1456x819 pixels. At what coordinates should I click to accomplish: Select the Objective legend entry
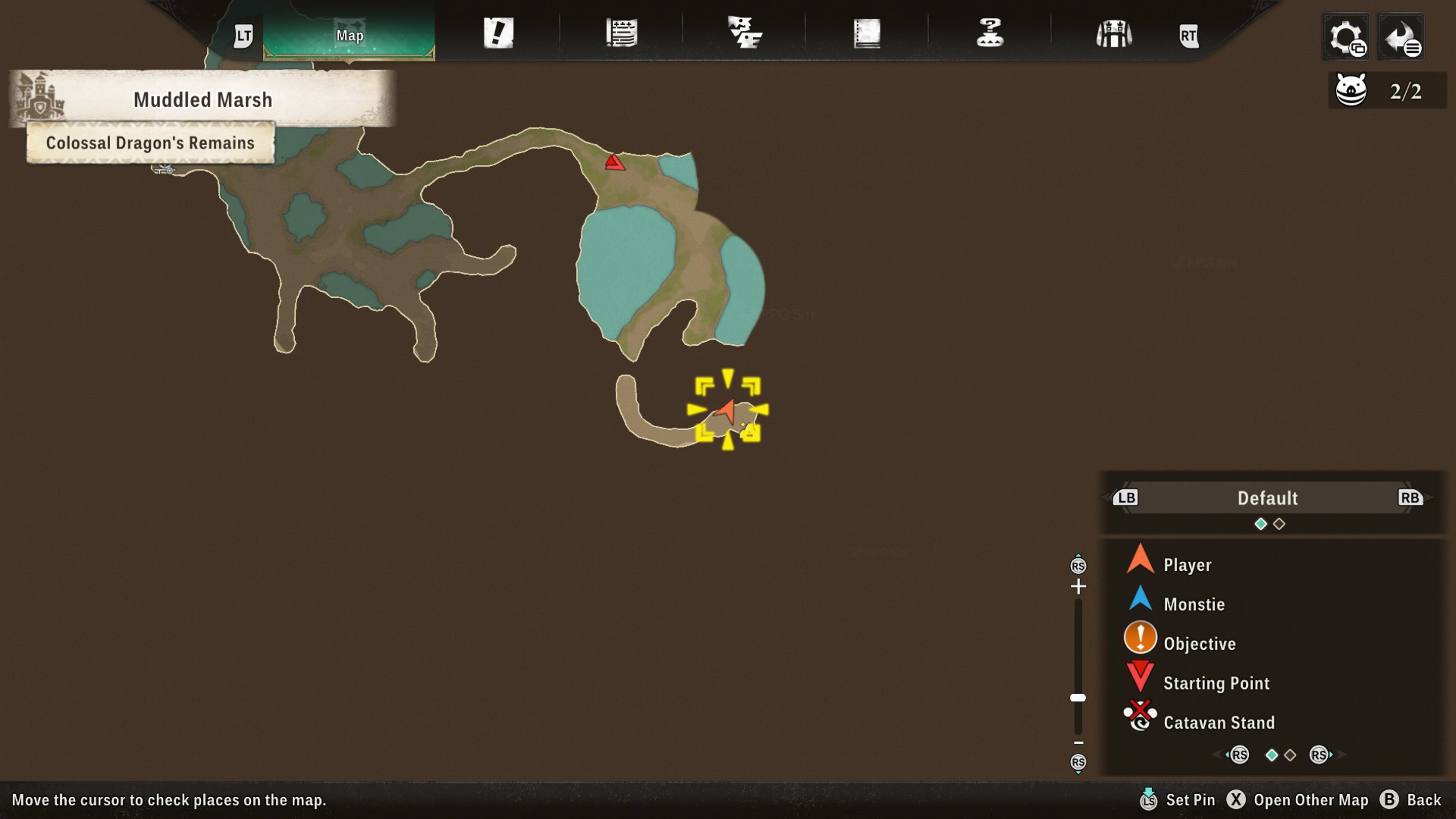click(1199, 644)
